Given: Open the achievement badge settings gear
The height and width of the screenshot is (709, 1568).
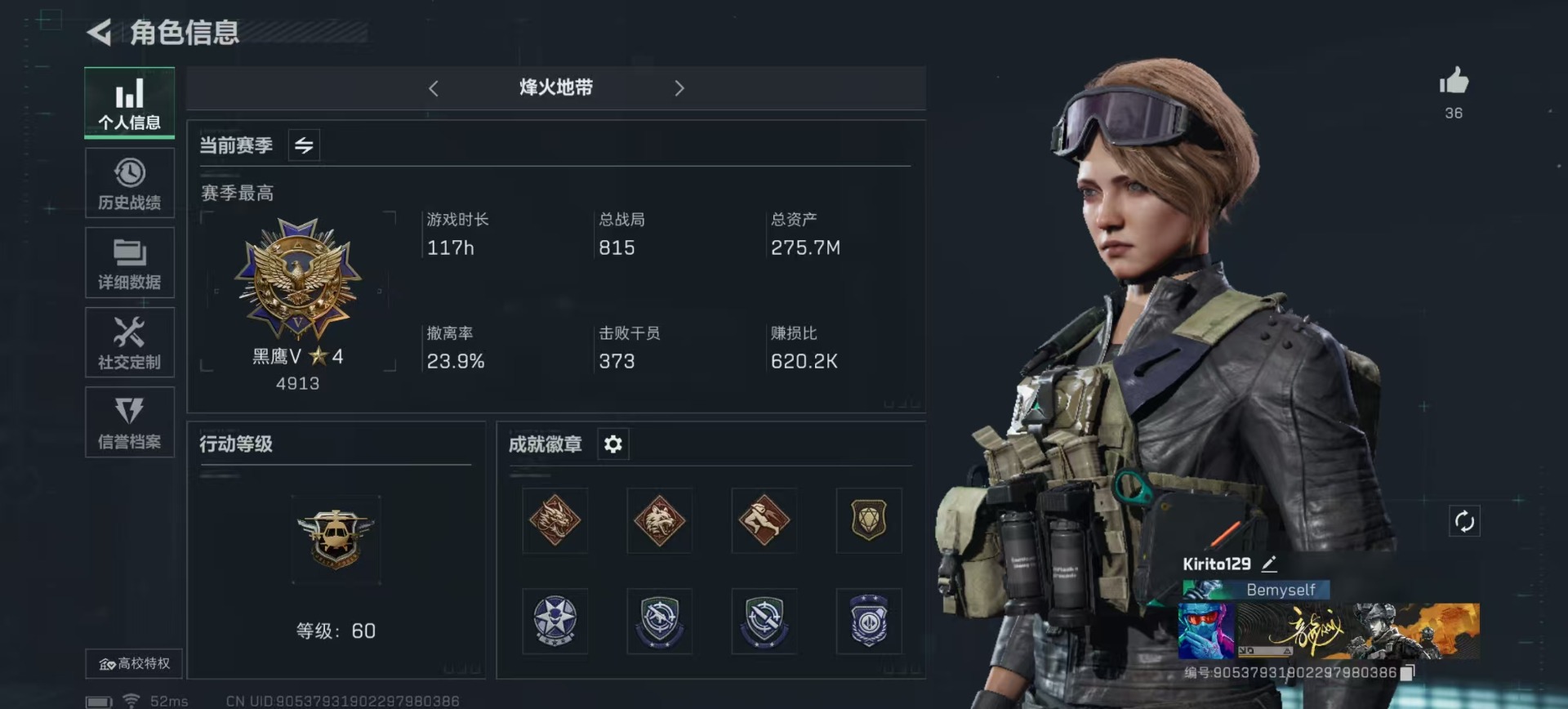Looking at the screenshot, I should point(612,444).
